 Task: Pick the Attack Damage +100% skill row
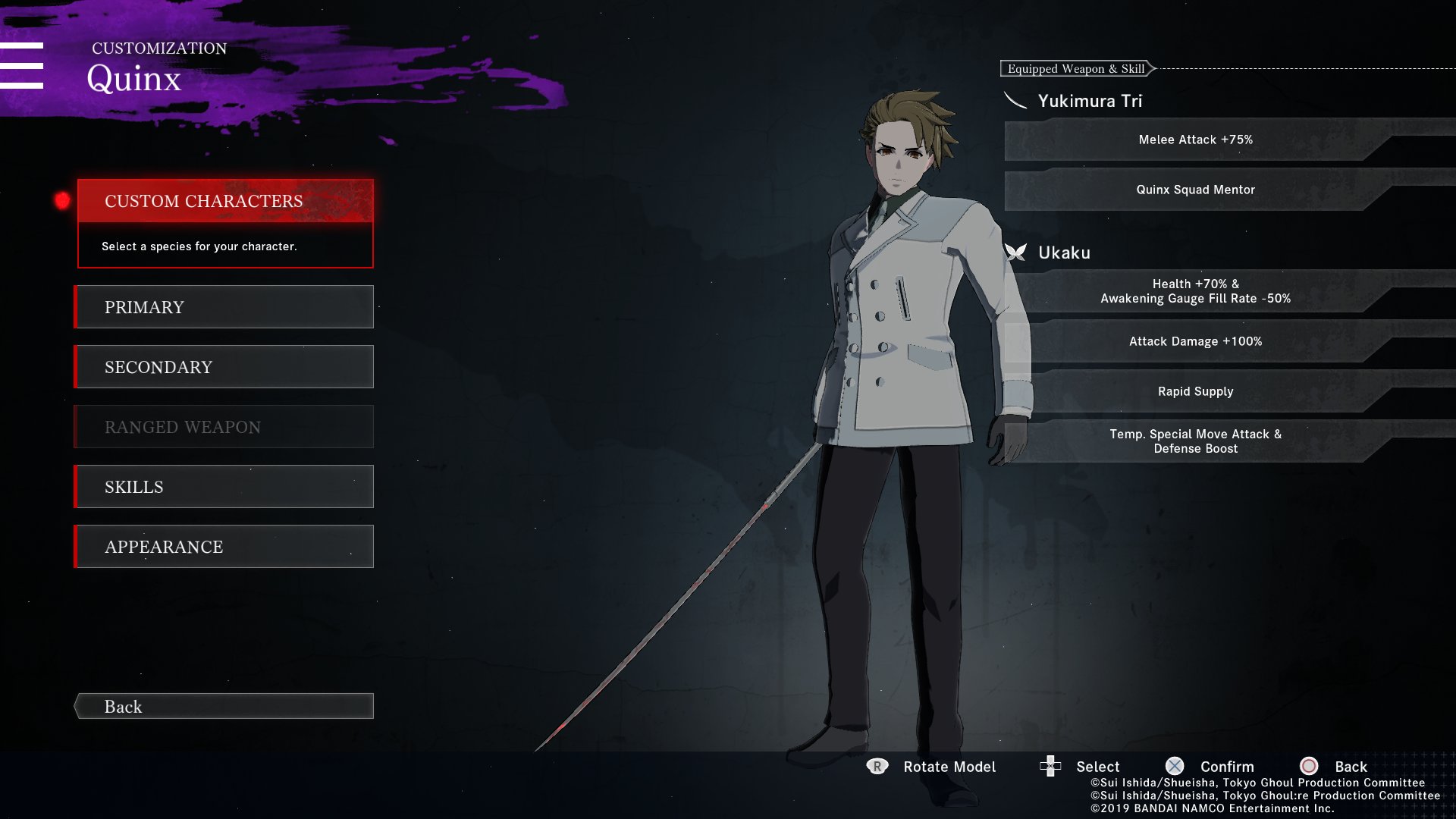tap(1195, 341)
